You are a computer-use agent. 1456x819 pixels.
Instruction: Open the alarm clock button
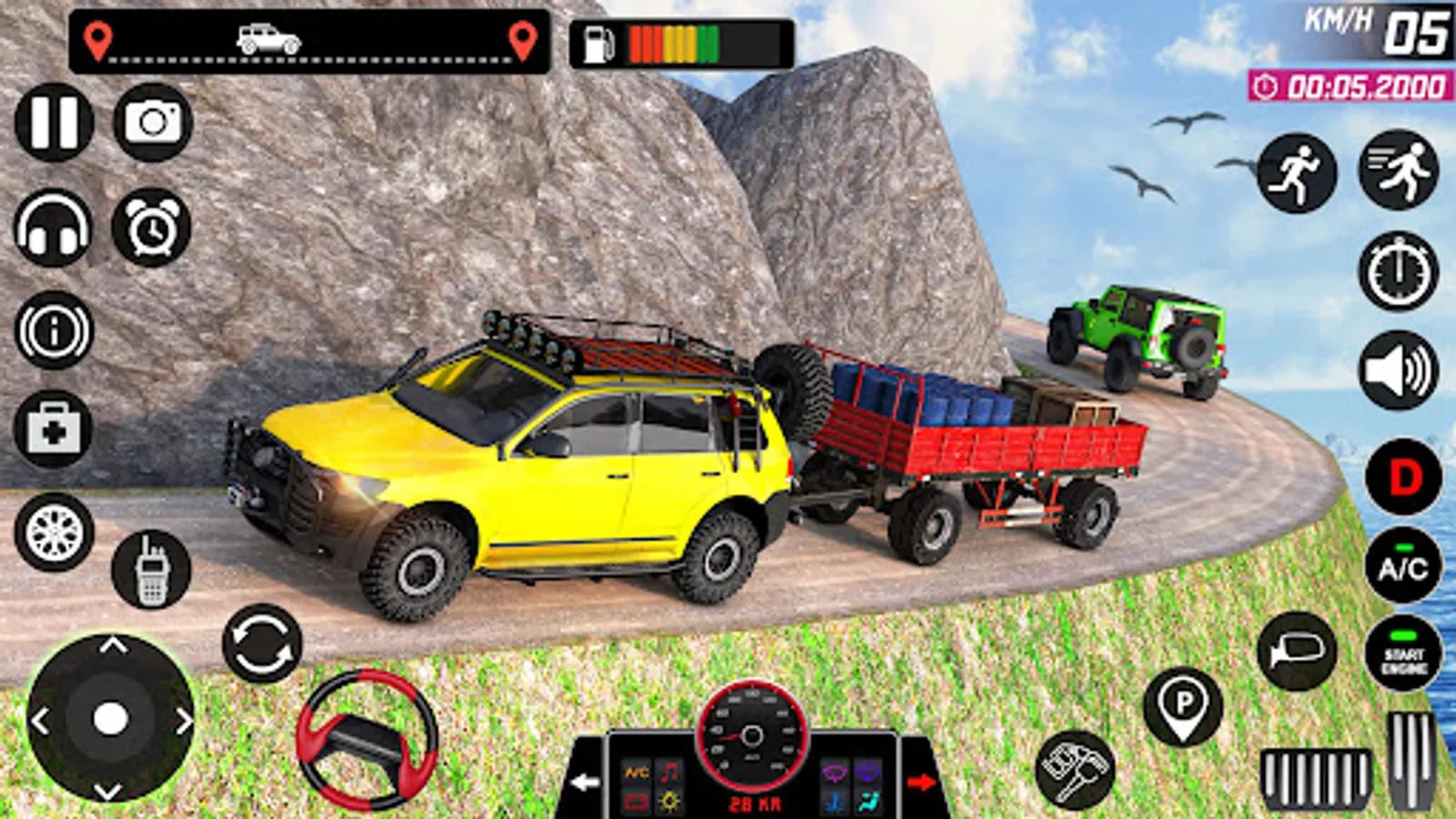tap(151, 228)
